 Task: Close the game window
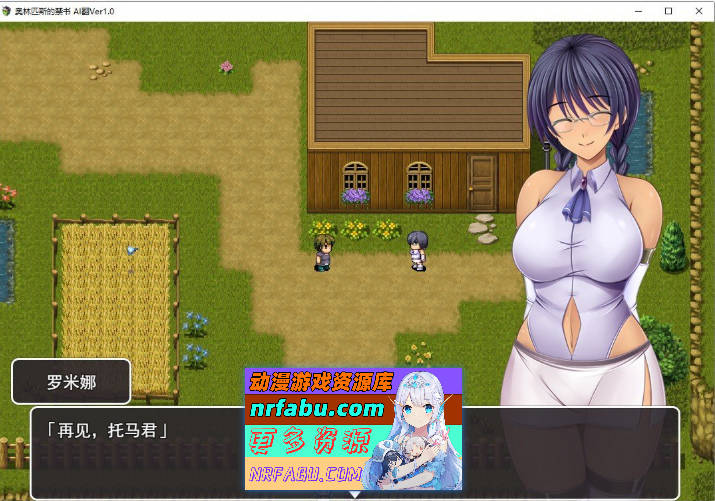coord(697,10)
